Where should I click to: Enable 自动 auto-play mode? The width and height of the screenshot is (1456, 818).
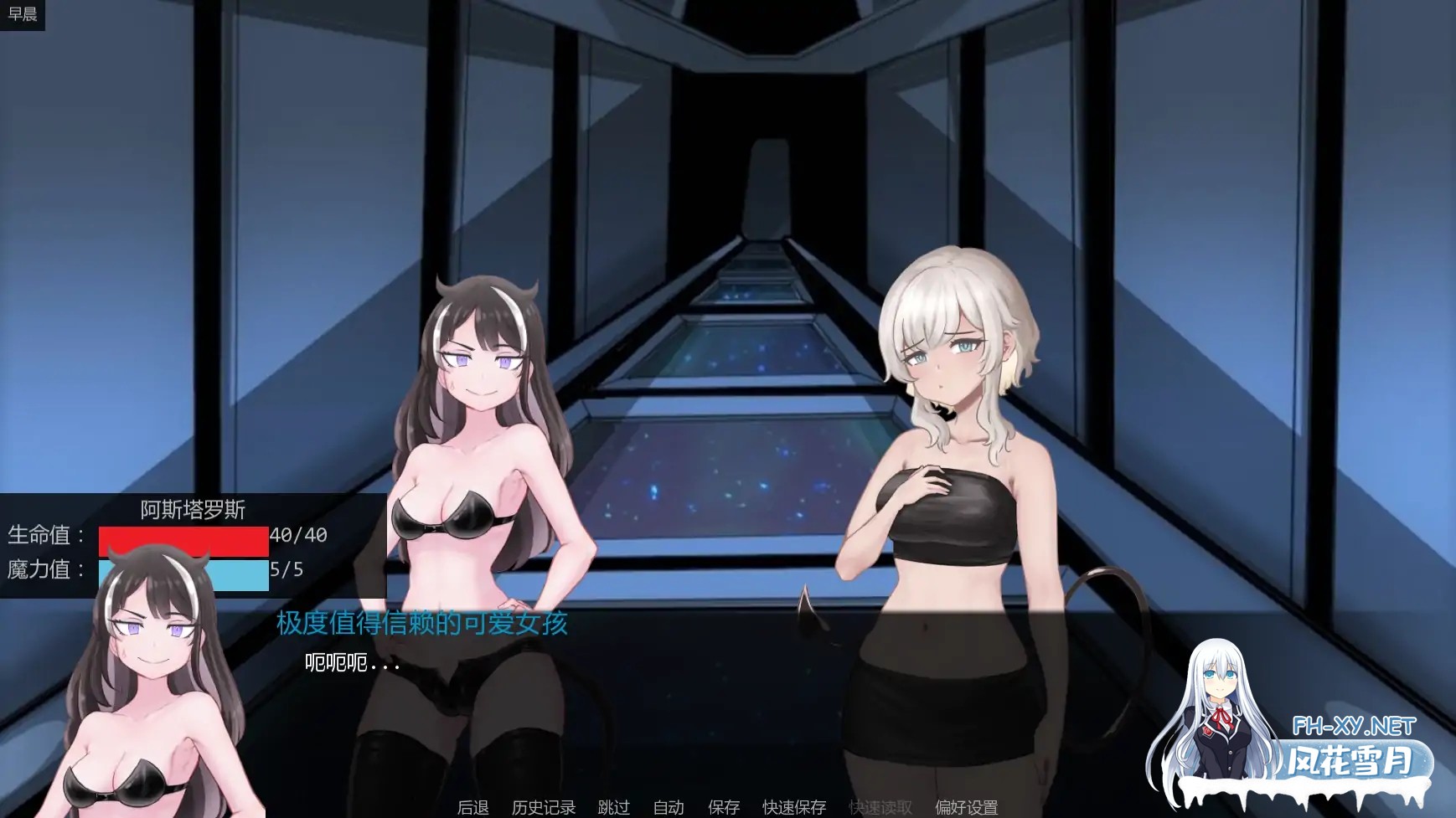click(667, 808)
